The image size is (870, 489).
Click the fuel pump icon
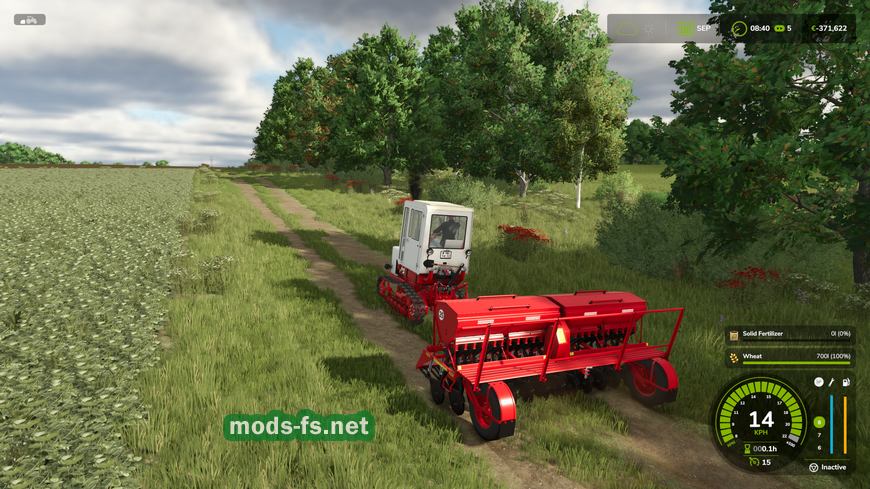[x=846, y=383]
